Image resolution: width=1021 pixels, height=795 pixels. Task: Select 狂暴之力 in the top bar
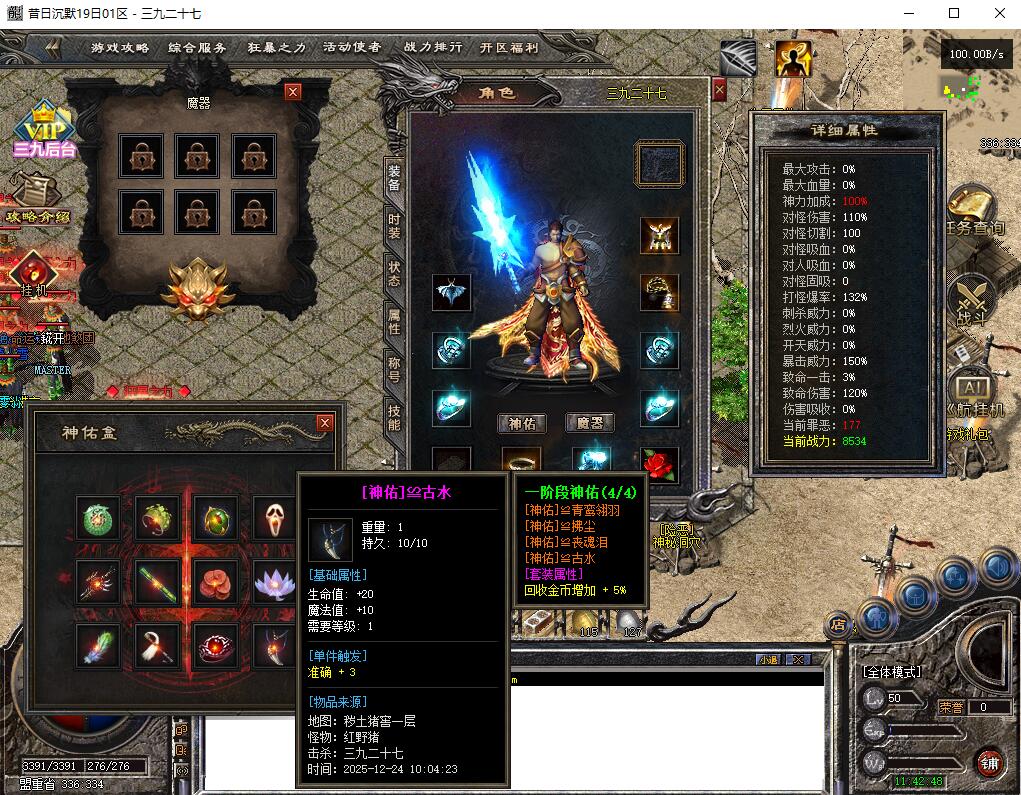[276, 47]
